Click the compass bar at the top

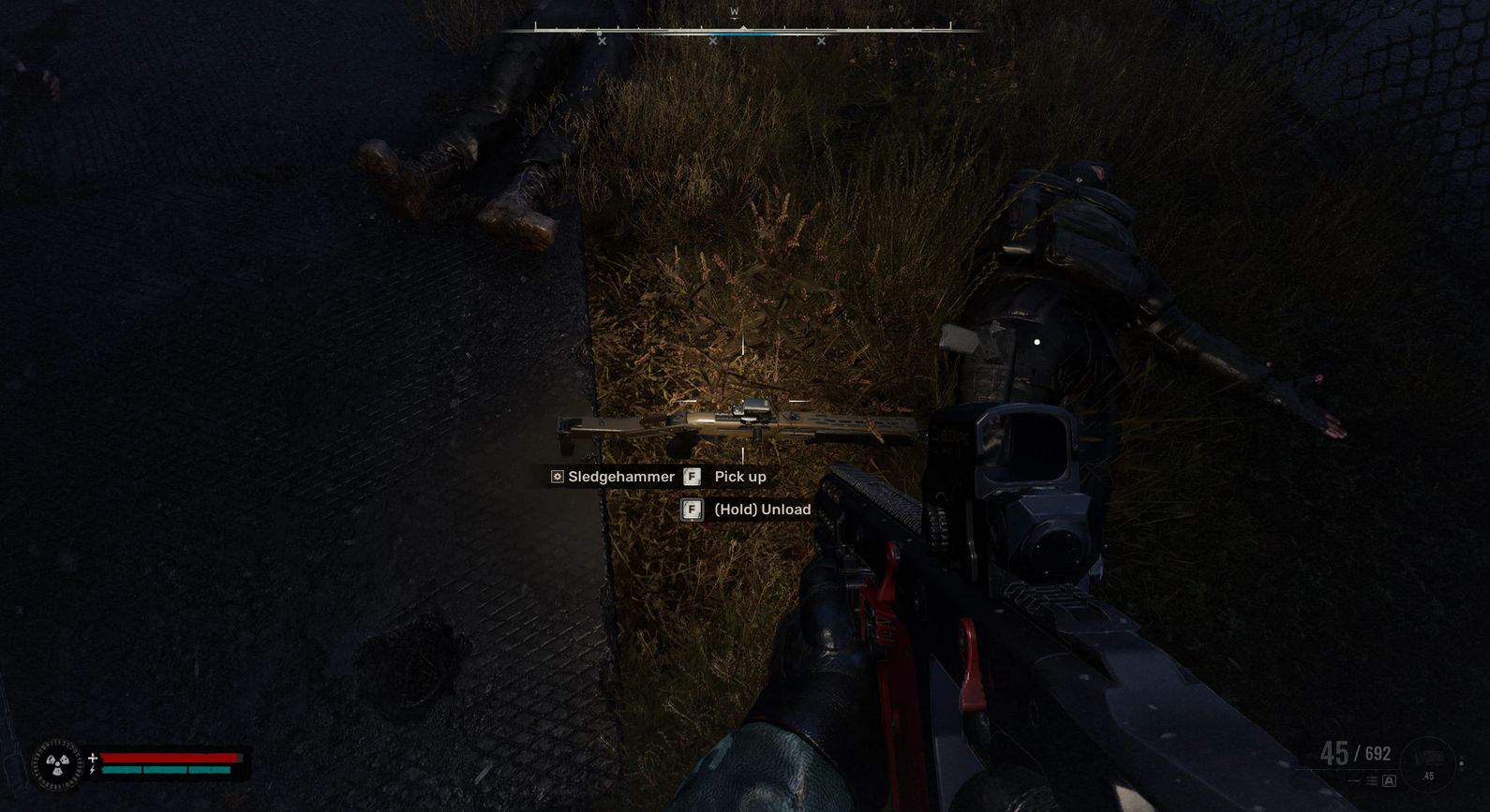click(x=742, y=31)
